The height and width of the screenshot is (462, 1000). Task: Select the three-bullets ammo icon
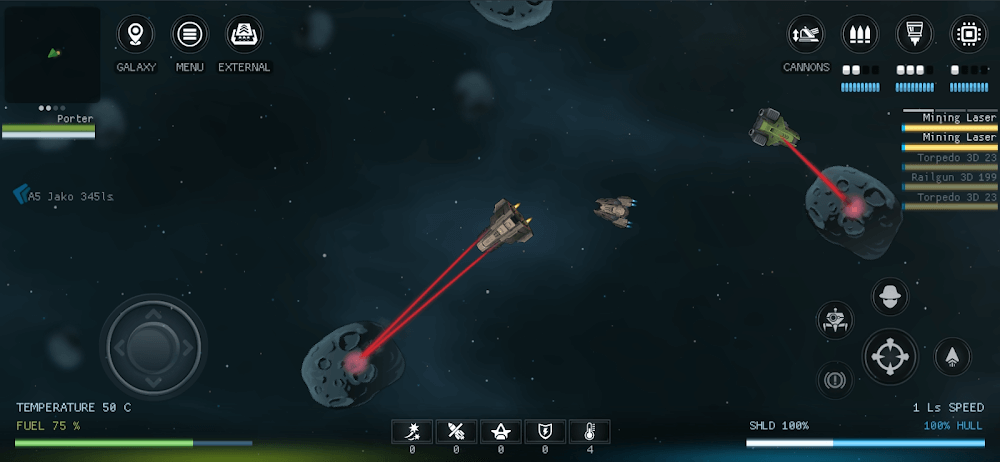tap(860, 34)
